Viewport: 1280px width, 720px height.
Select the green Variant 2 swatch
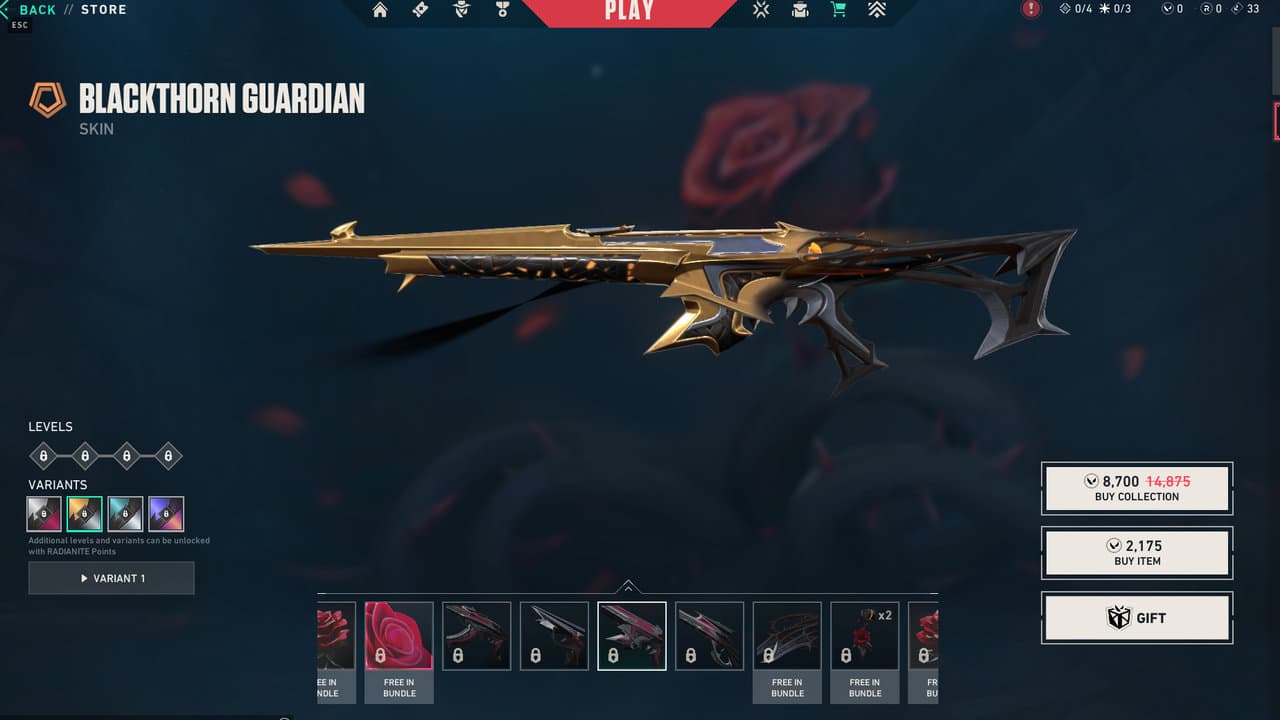point(84,513)
